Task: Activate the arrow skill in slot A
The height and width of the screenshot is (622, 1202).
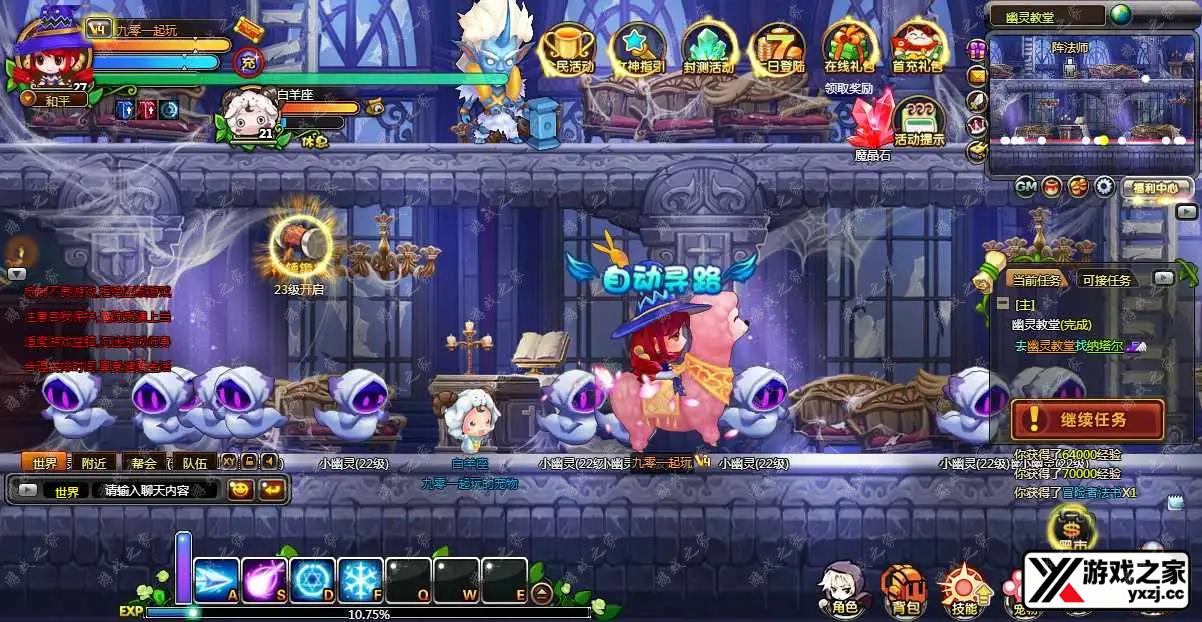Action: coord(216,579)
